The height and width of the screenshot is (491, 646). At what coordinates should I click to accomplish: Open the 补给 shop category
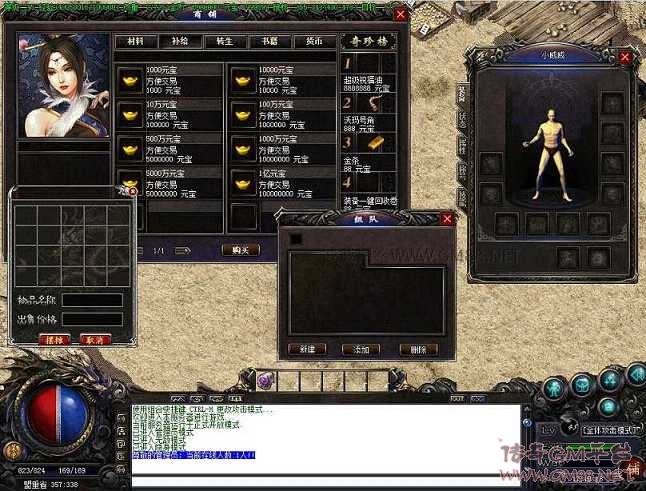(181, 42)
